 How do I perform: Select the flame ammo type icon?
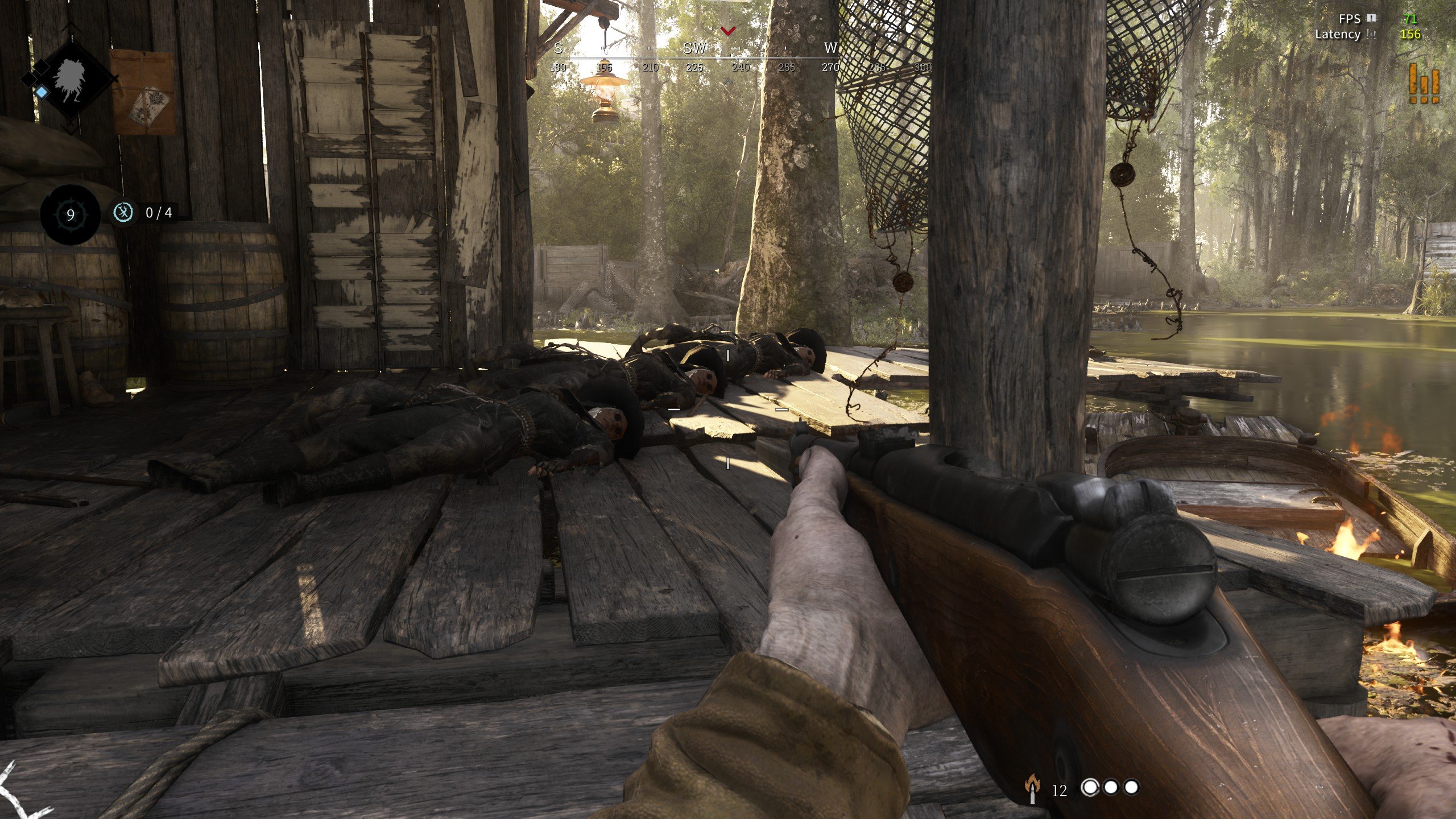(1032, 789)
